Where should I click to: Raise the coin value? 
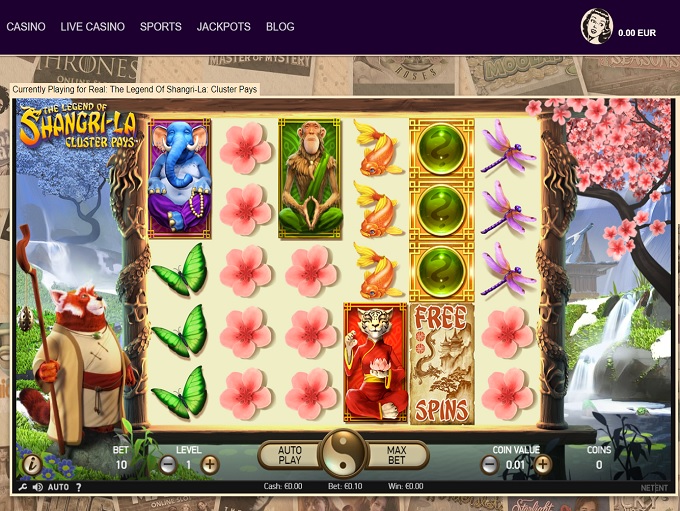[x=542, y=464]
